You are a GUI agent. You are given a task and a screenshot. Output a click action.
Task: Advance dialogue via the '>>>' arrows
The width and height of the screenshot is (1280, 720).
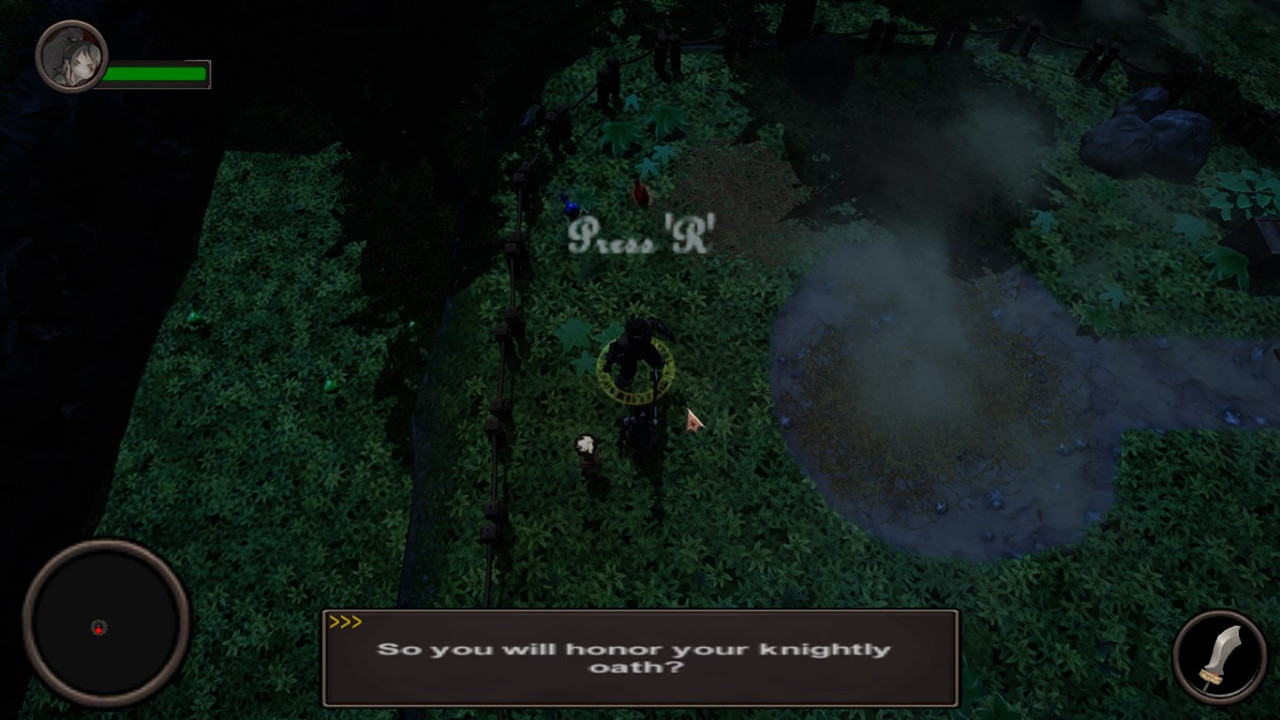(347, 621)
